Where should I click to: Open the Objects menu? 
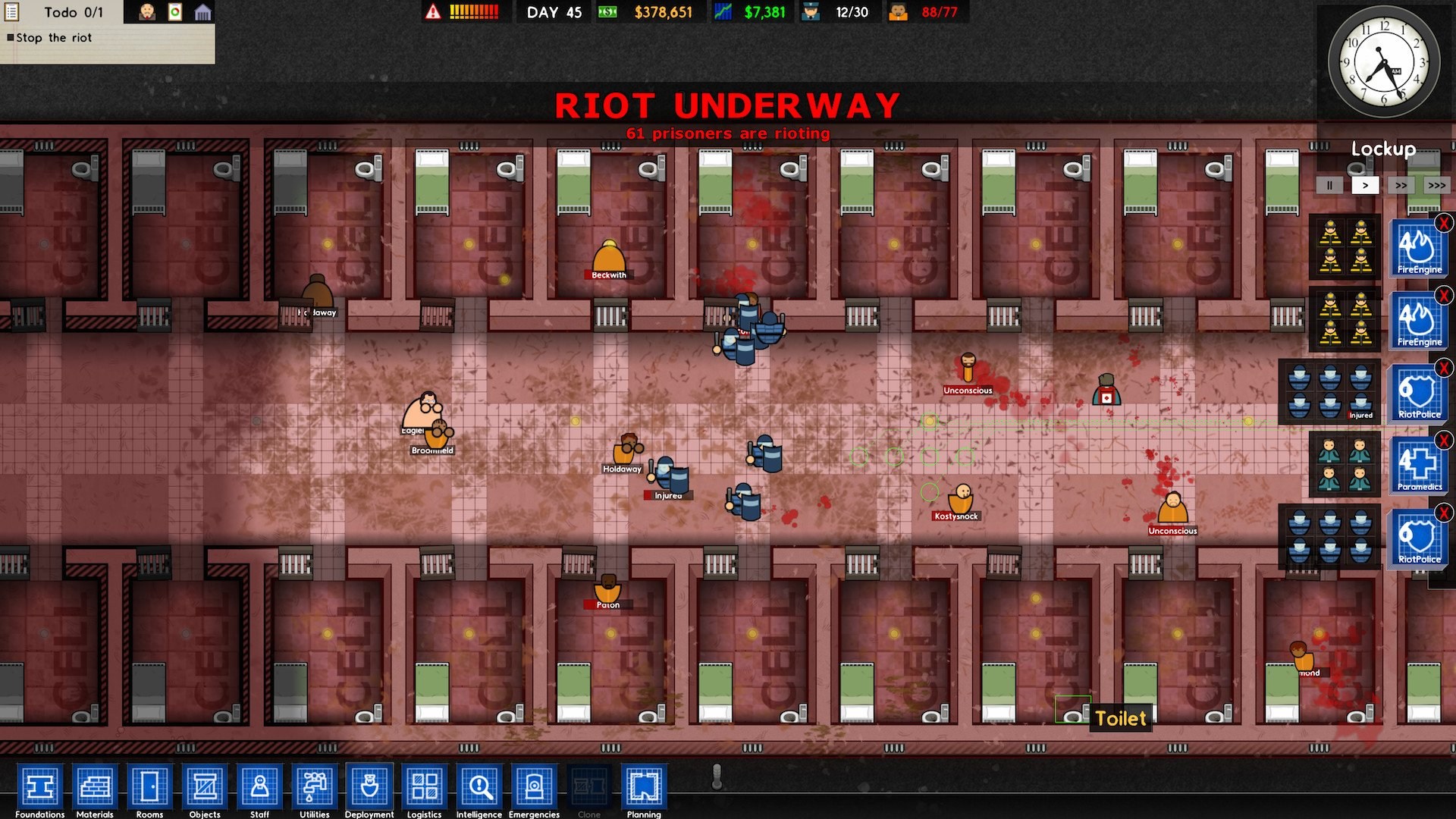point(203,789)
